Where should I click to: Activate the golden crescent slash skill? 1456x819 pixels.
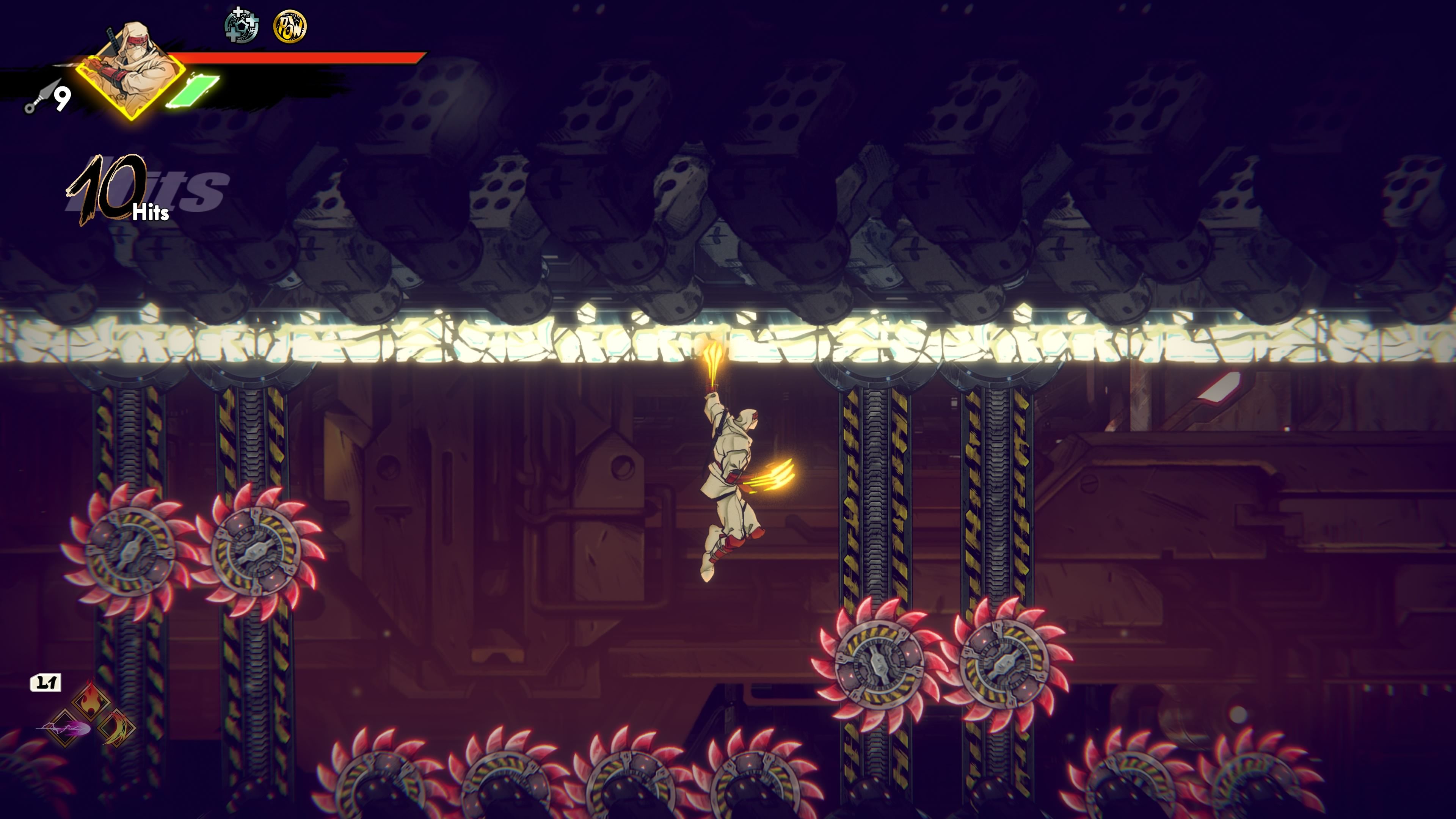click(x=117, y=728)
